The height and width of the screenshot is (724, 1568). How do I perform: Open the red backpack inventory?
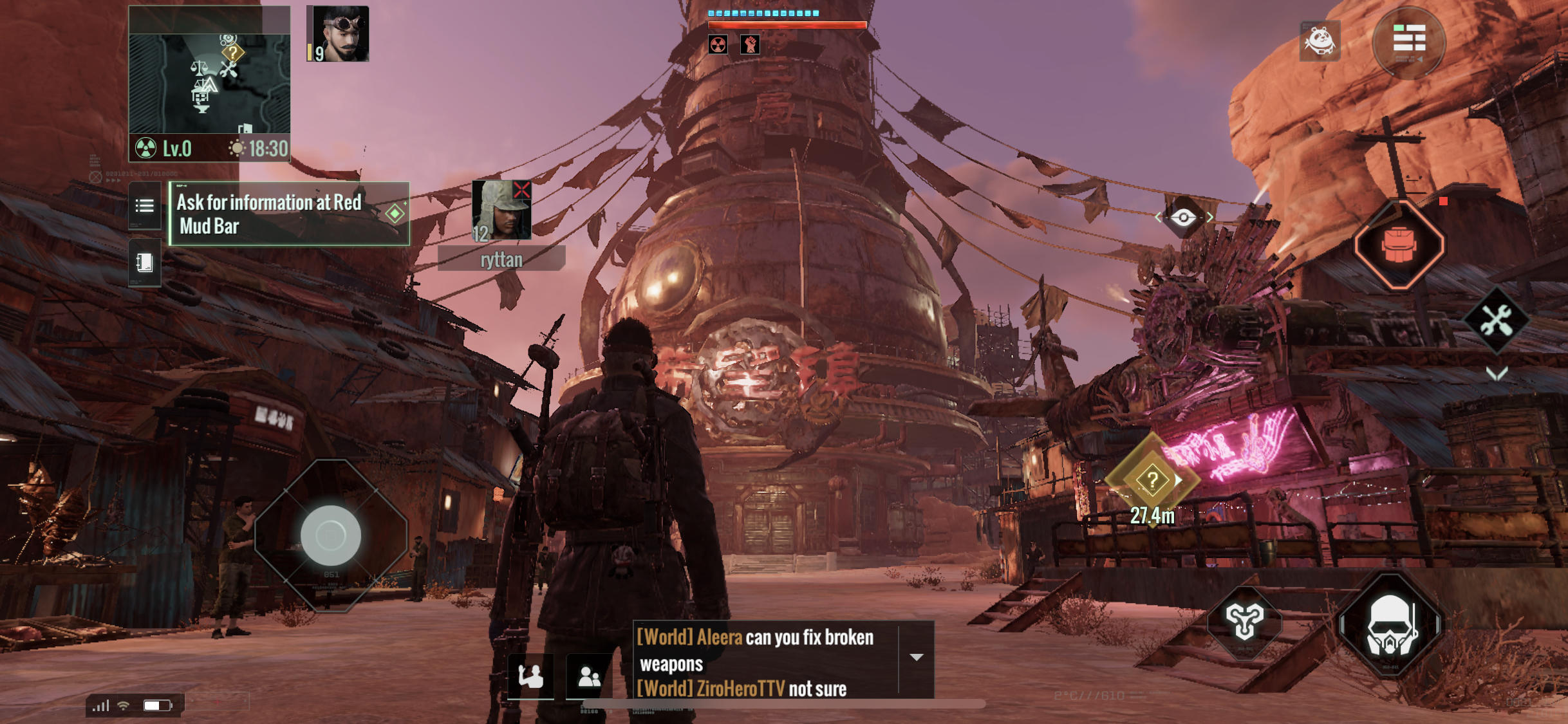coord(1399,245)
